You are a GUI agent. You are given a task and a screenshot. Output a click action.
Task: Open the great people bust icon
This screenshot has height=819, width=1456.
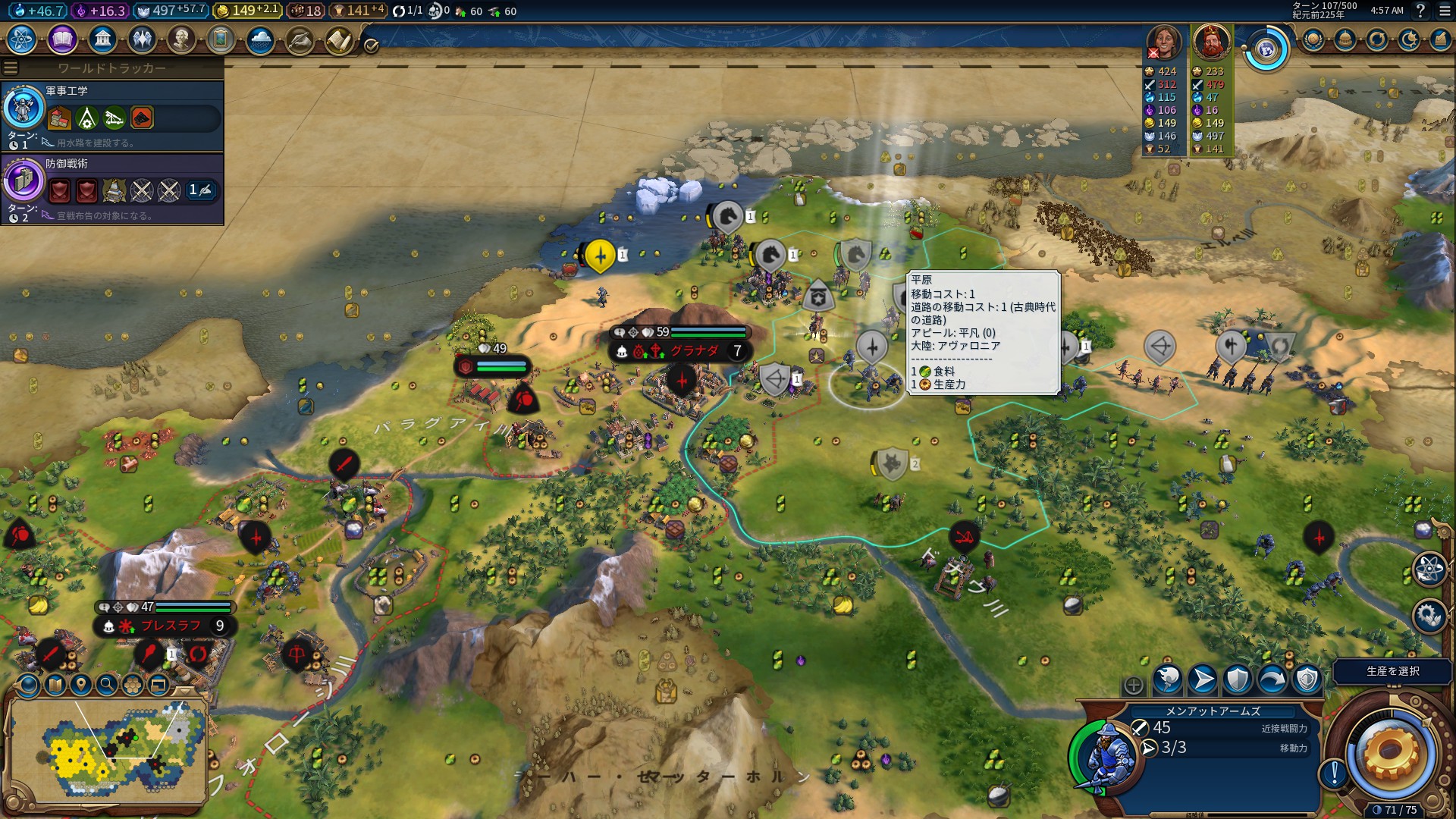[x=181, y=39]
